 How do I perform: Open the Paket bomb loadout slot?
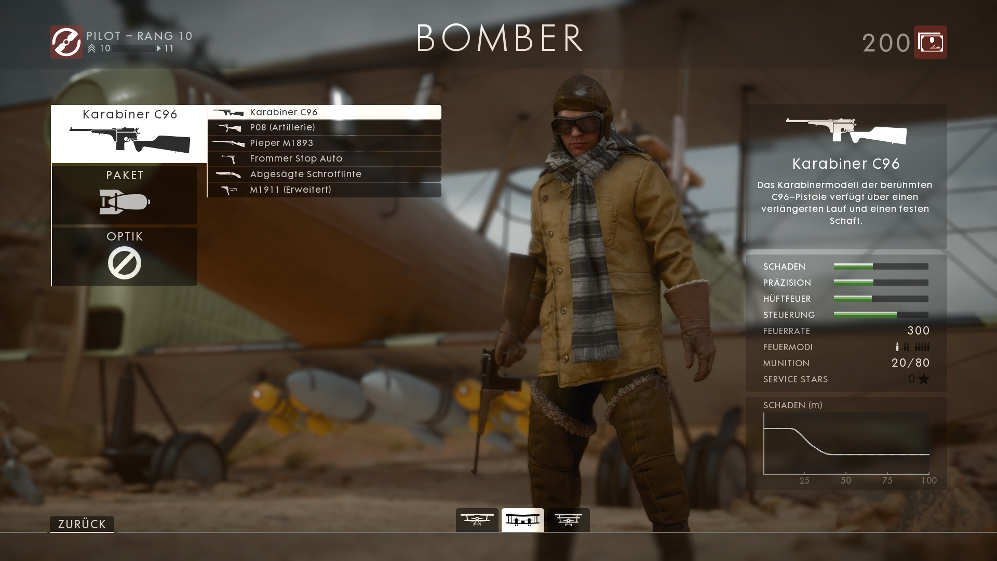pos(125,195)
